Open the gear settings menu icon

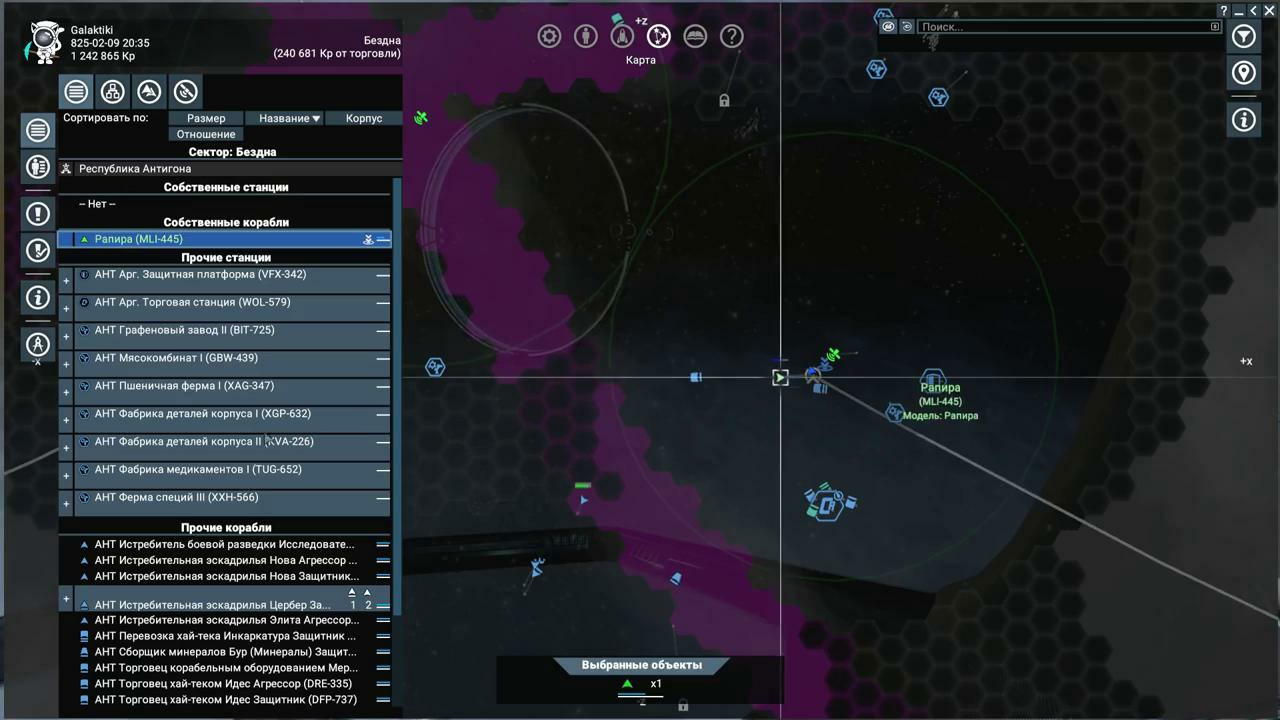(x=549, y=37)
